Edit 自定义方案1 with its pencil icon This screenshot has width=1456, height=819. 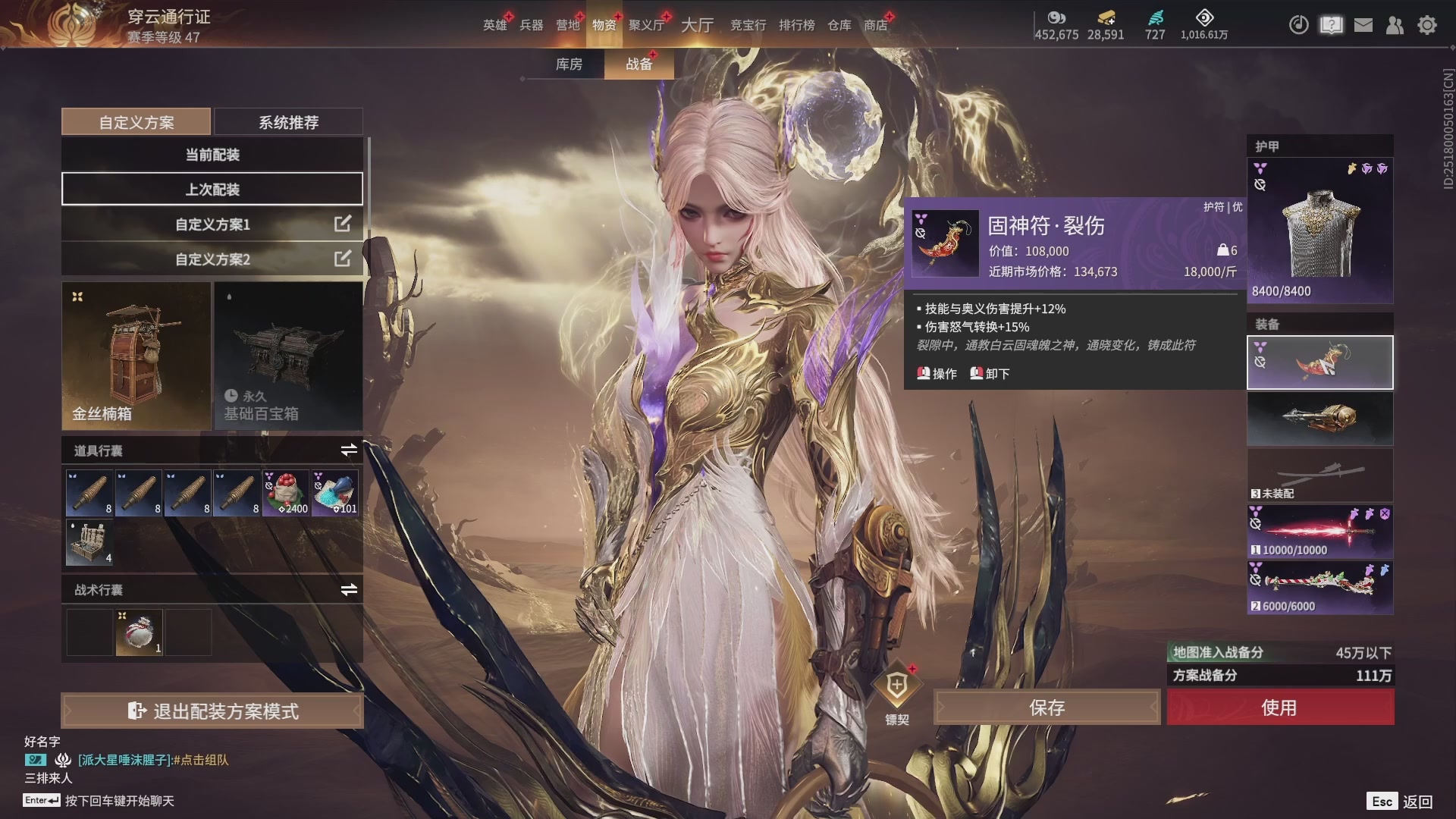pyautogui.click(x=343, y=224)
